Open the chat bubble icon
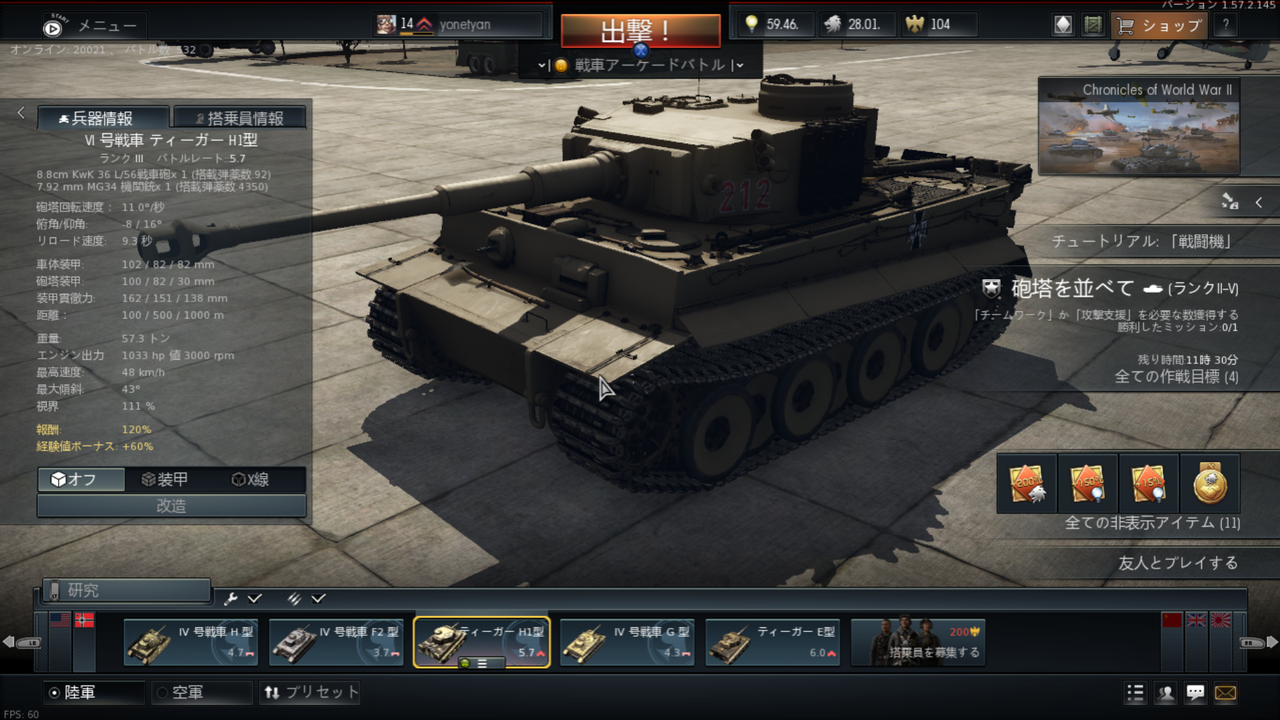 [1196, 692]
